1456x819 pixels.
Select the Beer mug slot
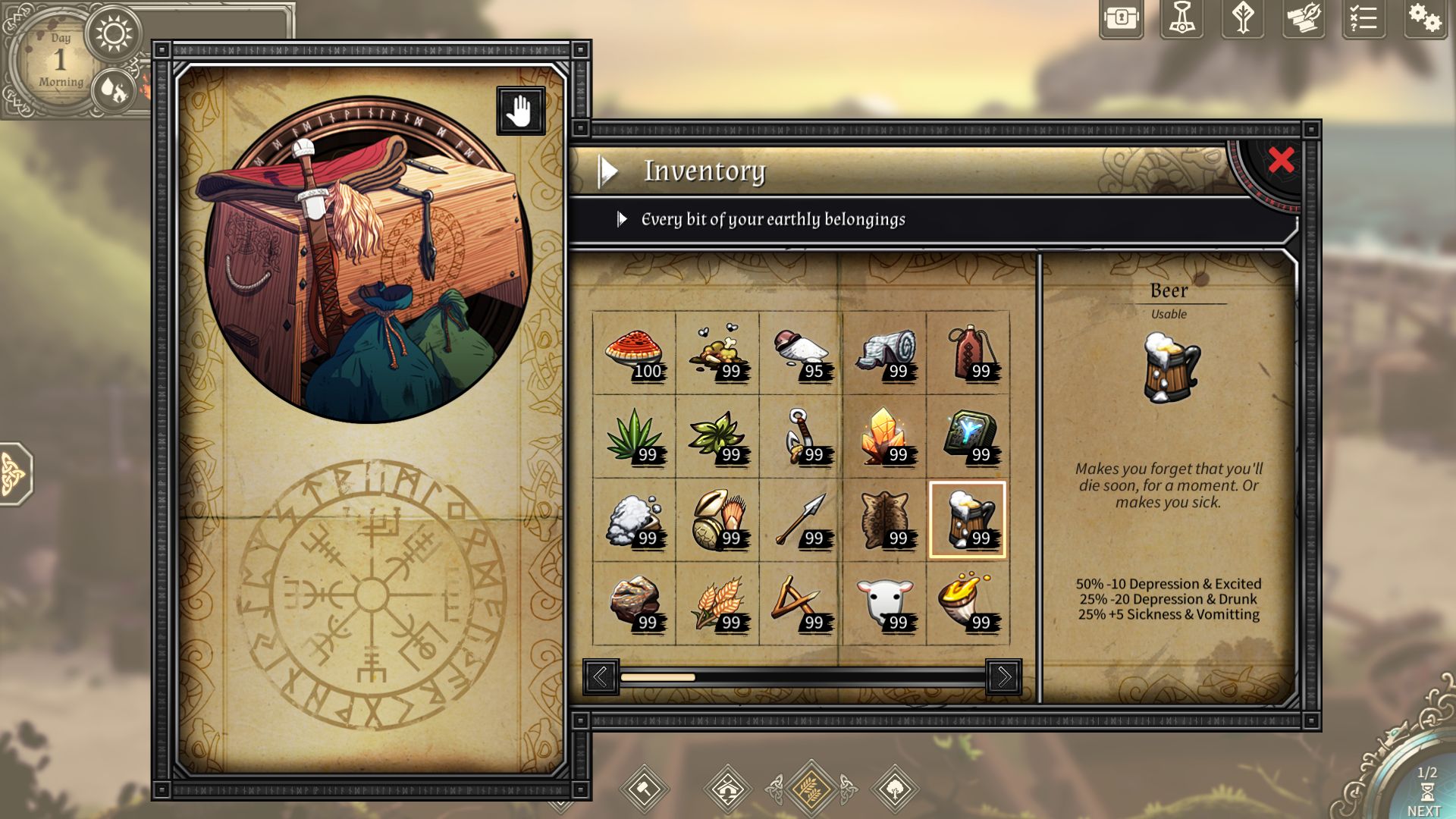968,520
